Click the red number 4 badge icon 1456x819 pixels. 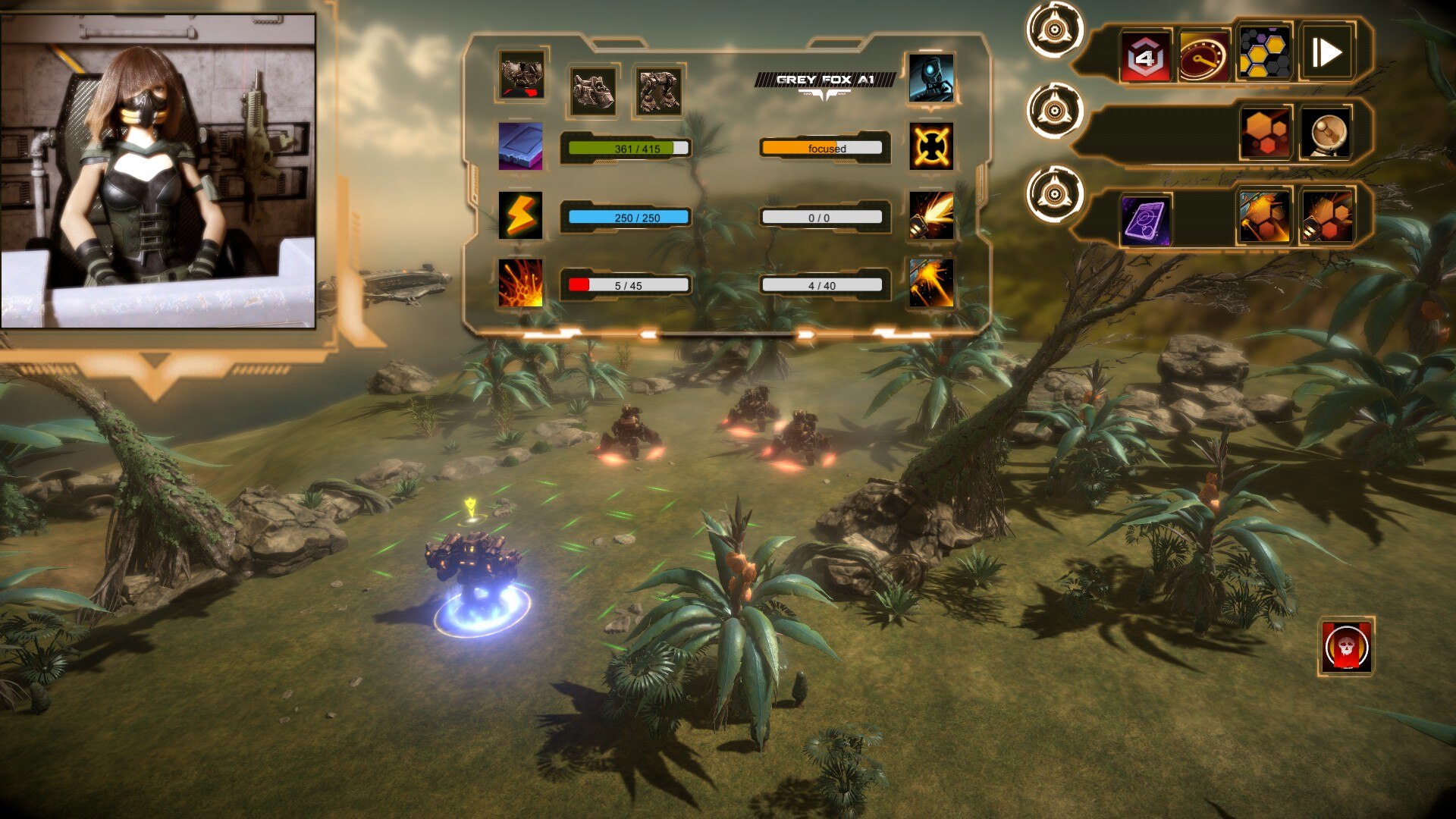pos(1145,55)
